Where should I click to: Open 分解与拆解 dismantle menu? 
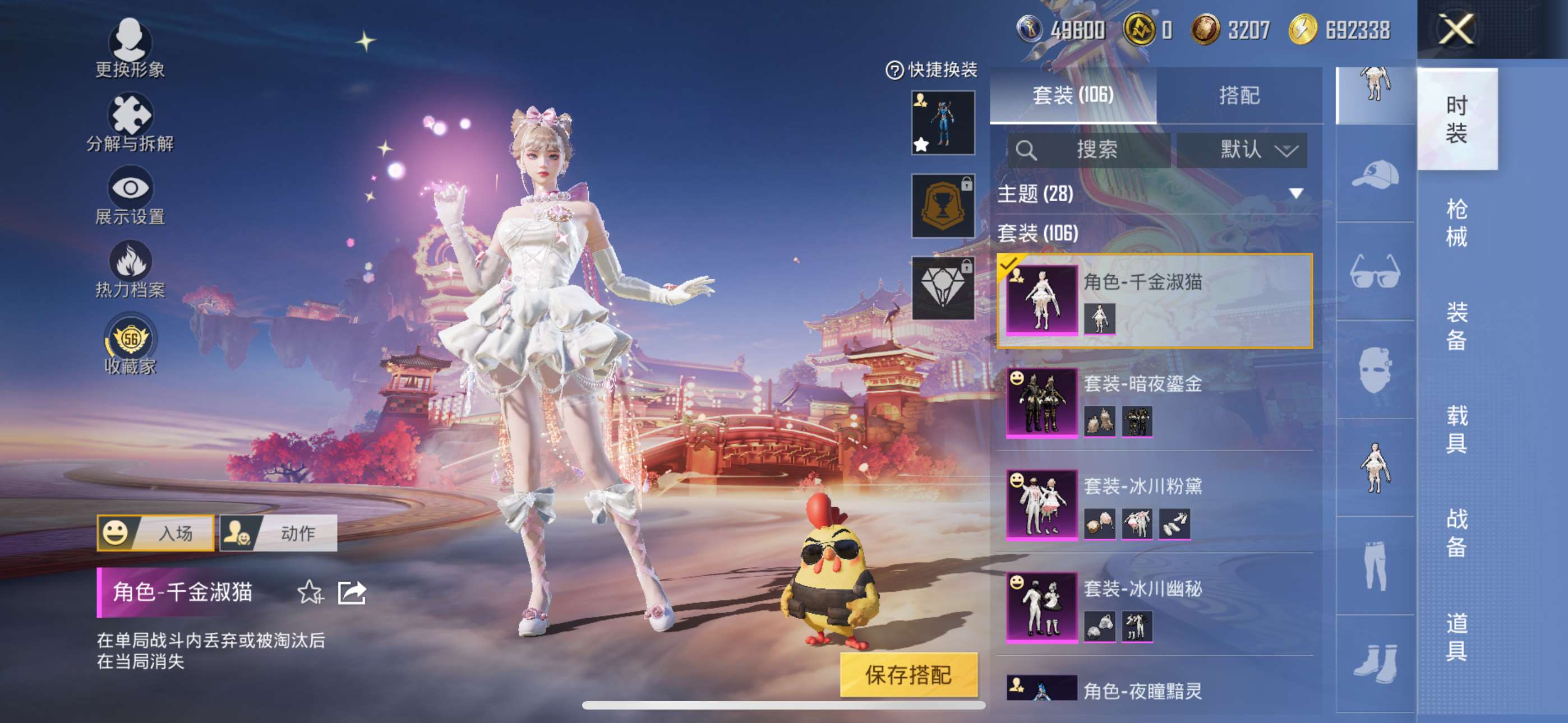[x=130, y=122]
